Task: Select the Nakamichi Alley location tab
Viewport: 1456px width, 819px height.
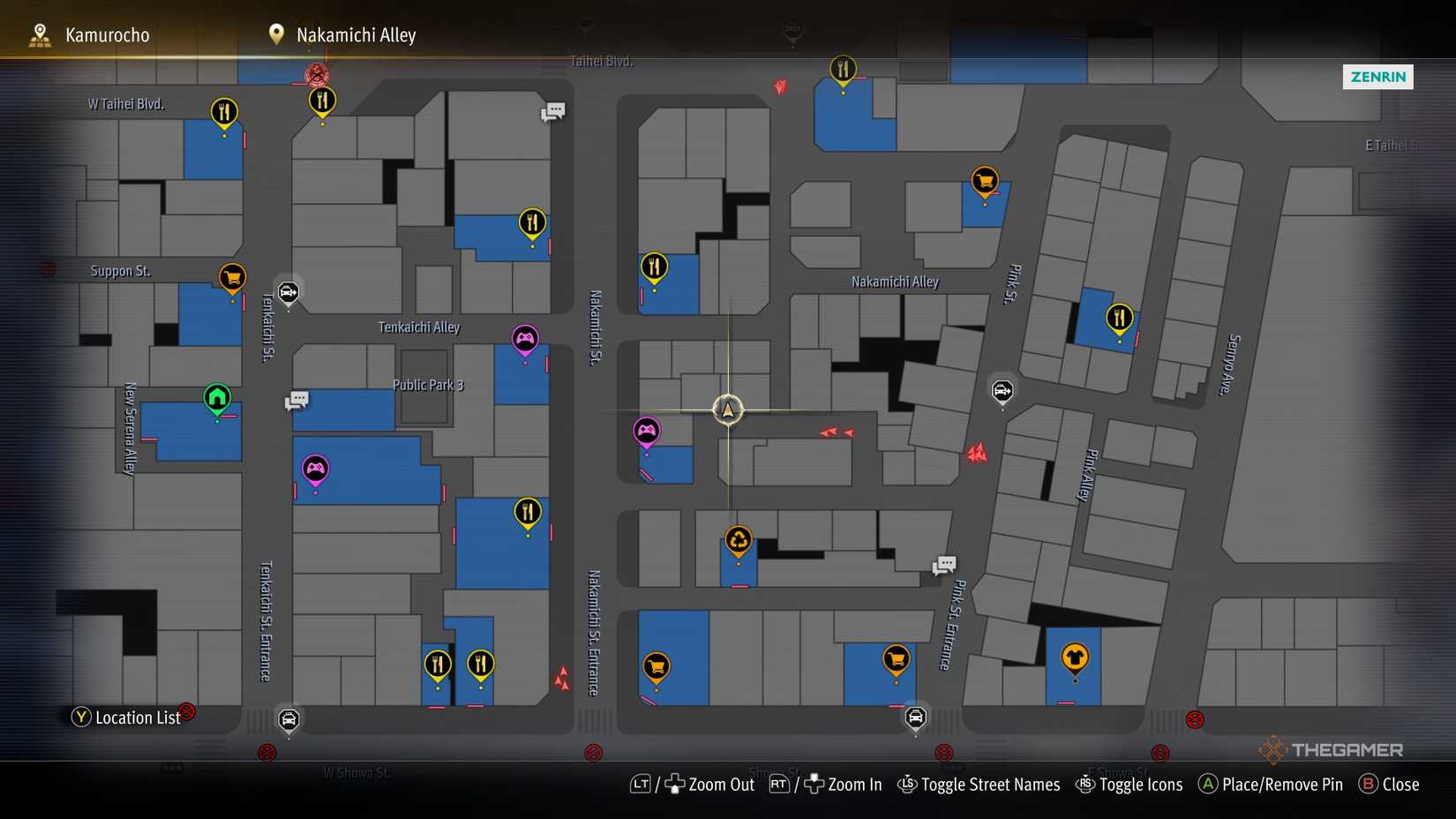Action: tap(356, 34)
